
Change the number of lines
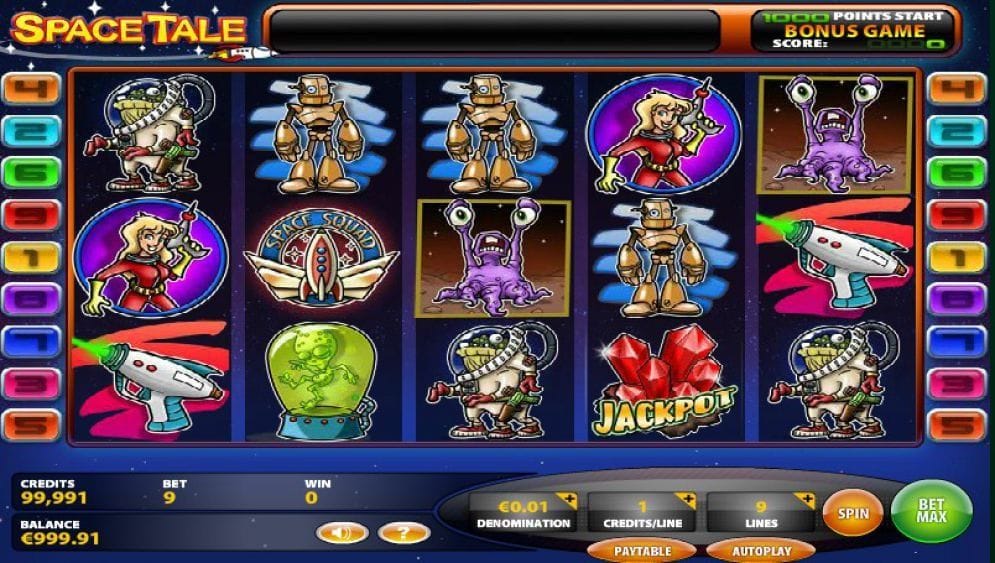pos(805,499)
